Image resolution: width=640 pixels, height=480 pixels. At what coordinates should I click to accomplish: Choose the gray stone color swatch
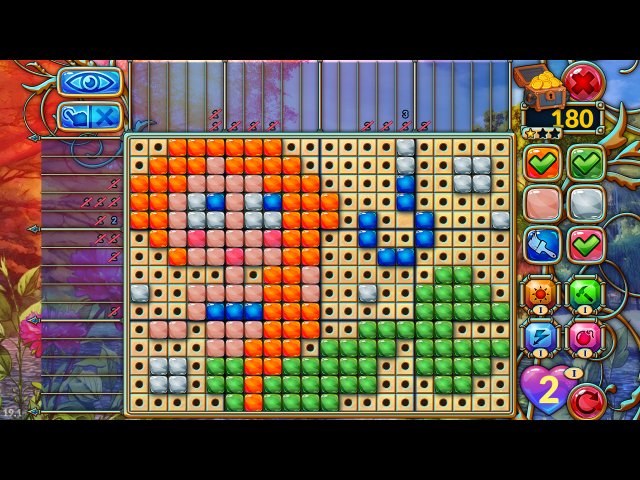pos(587,203)
